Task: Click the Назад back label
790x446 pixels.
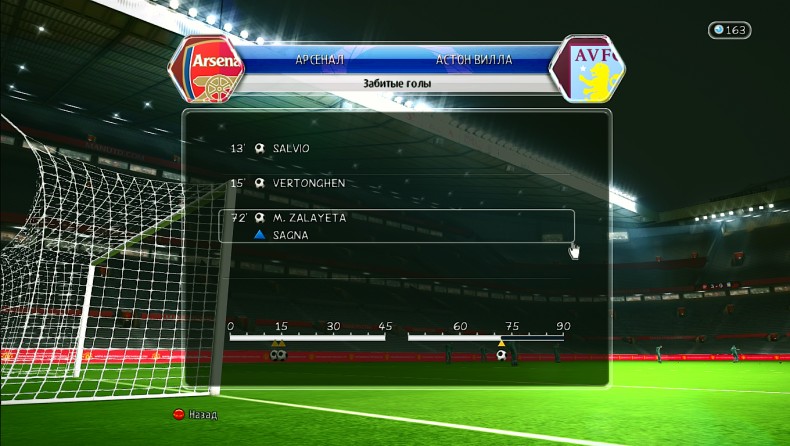Action: click(x=203, y=414)
